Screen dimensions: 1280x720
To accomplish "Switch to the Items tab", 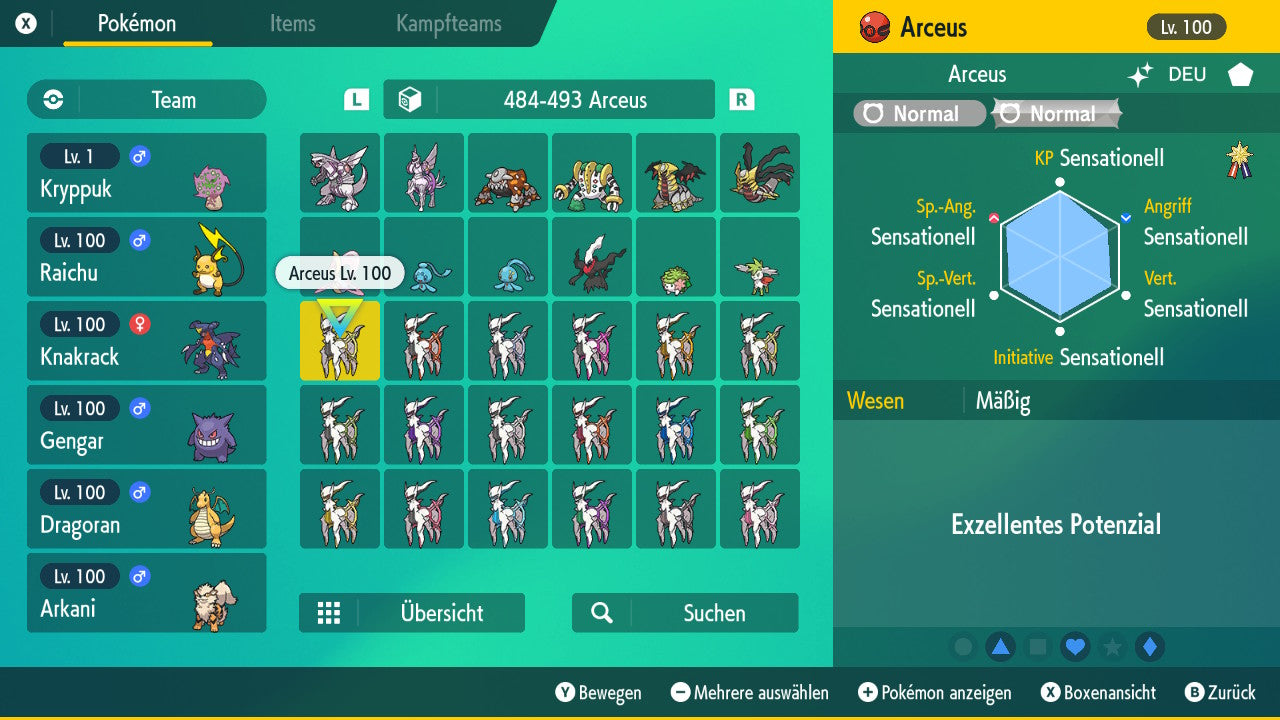I will click(x=292, y=24).
